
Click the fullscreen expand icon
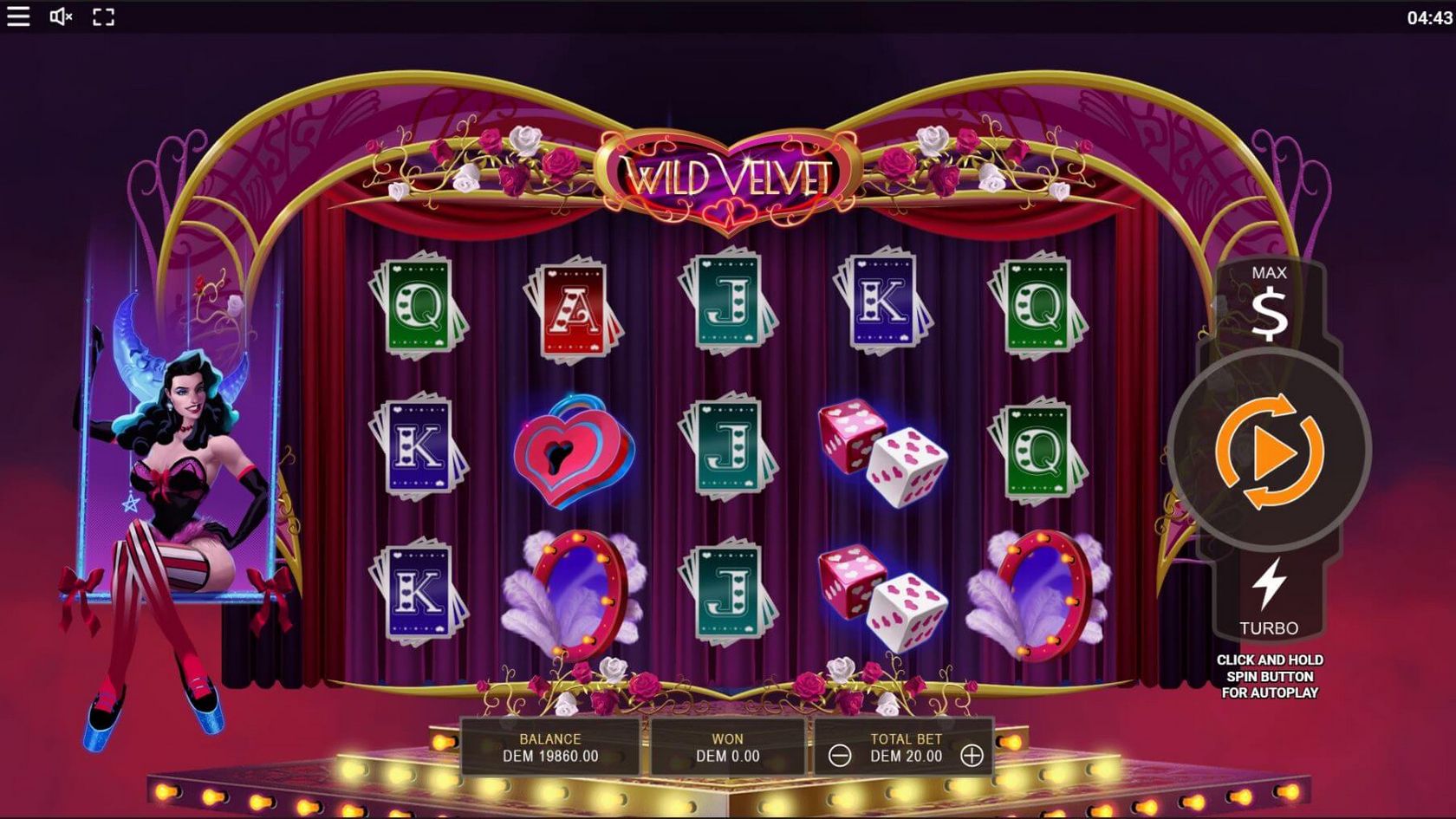[105, 16]
